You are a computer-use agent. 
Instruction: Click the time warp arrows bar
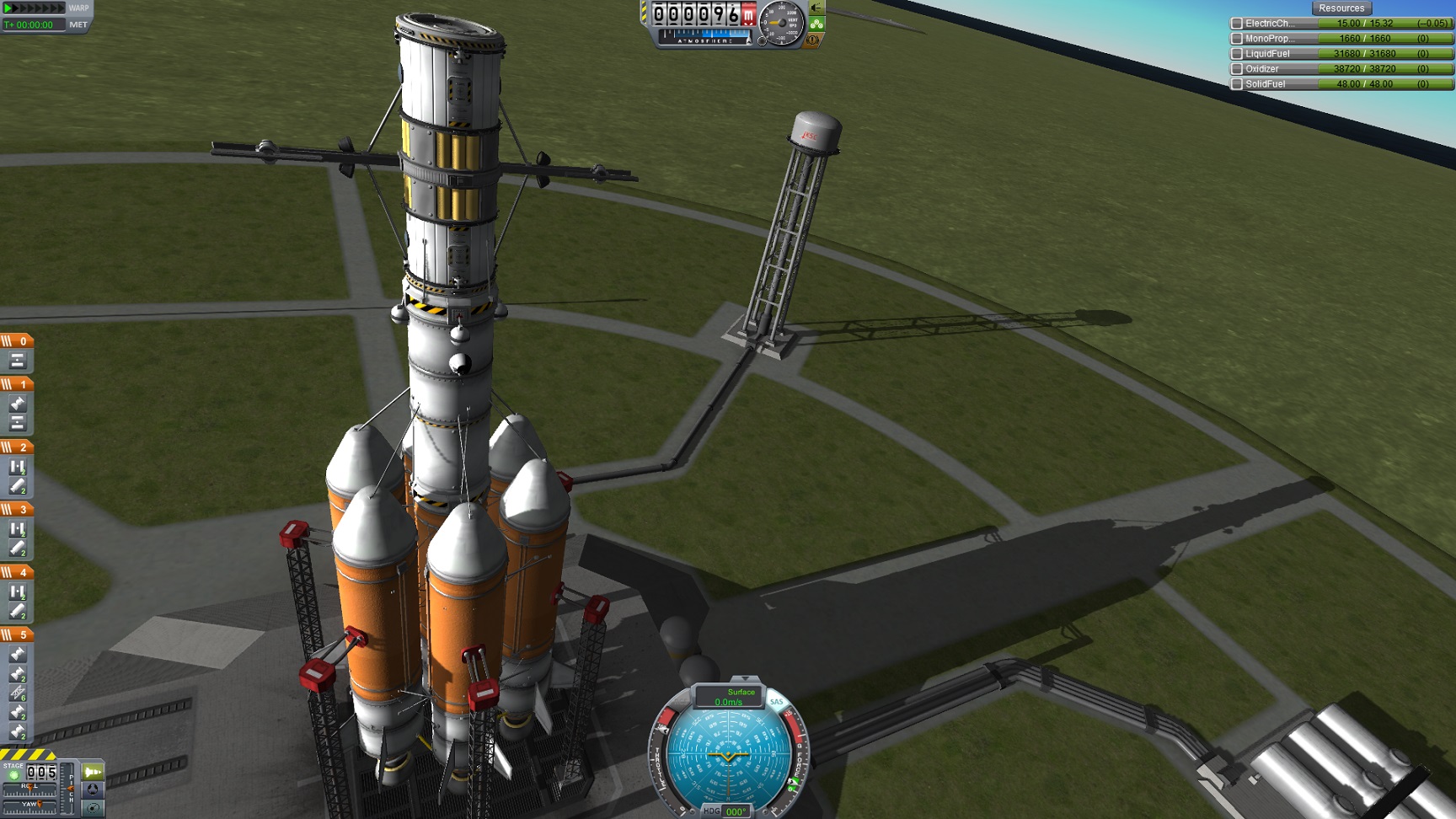click(x=34, y=8)
